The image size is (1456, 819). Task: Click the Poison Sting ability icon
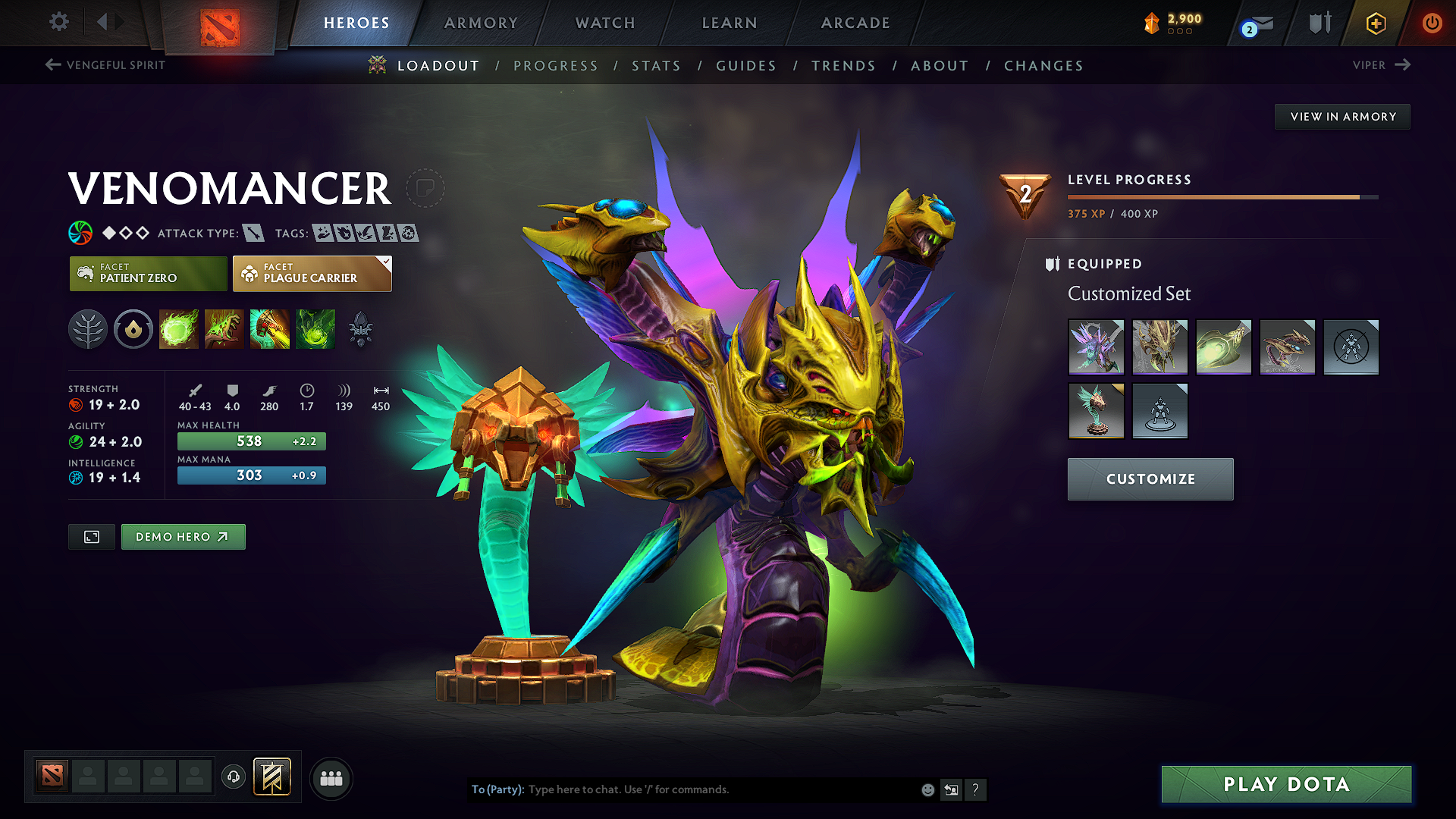224,329
